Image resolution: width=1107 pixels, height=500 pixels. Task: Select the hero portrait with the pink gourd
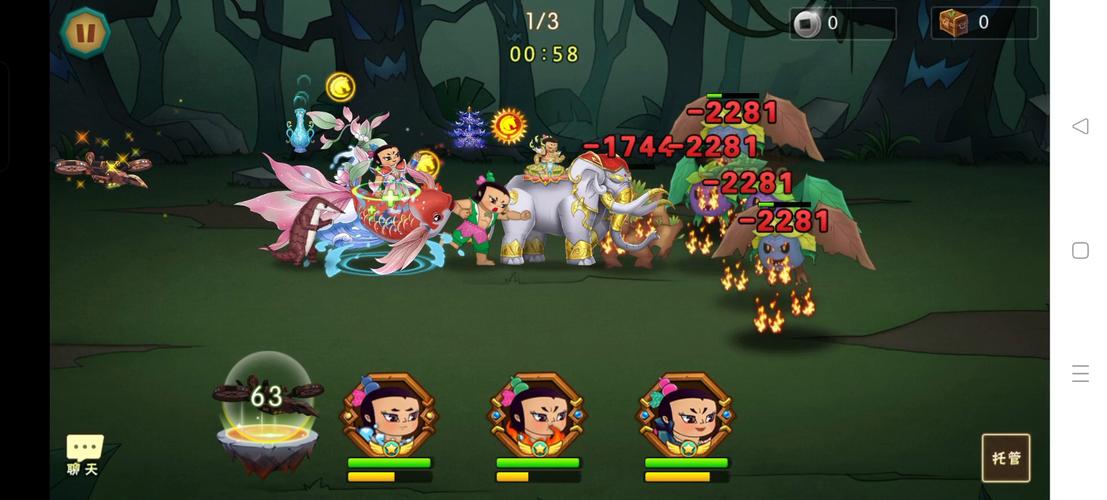click(x=686, y=416)
